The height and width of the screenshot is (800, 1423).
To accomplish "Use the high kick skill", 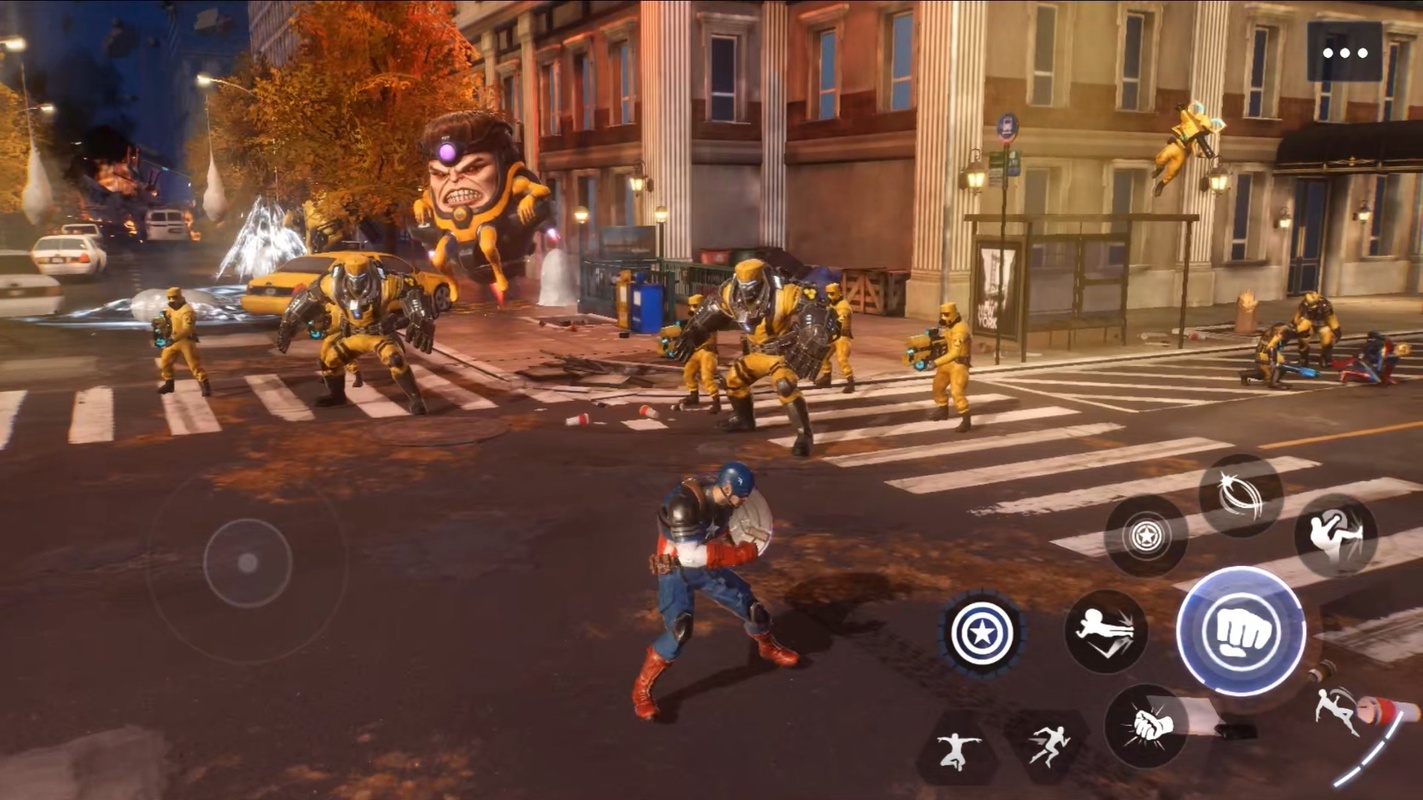I will click(x=1335, y=536).
